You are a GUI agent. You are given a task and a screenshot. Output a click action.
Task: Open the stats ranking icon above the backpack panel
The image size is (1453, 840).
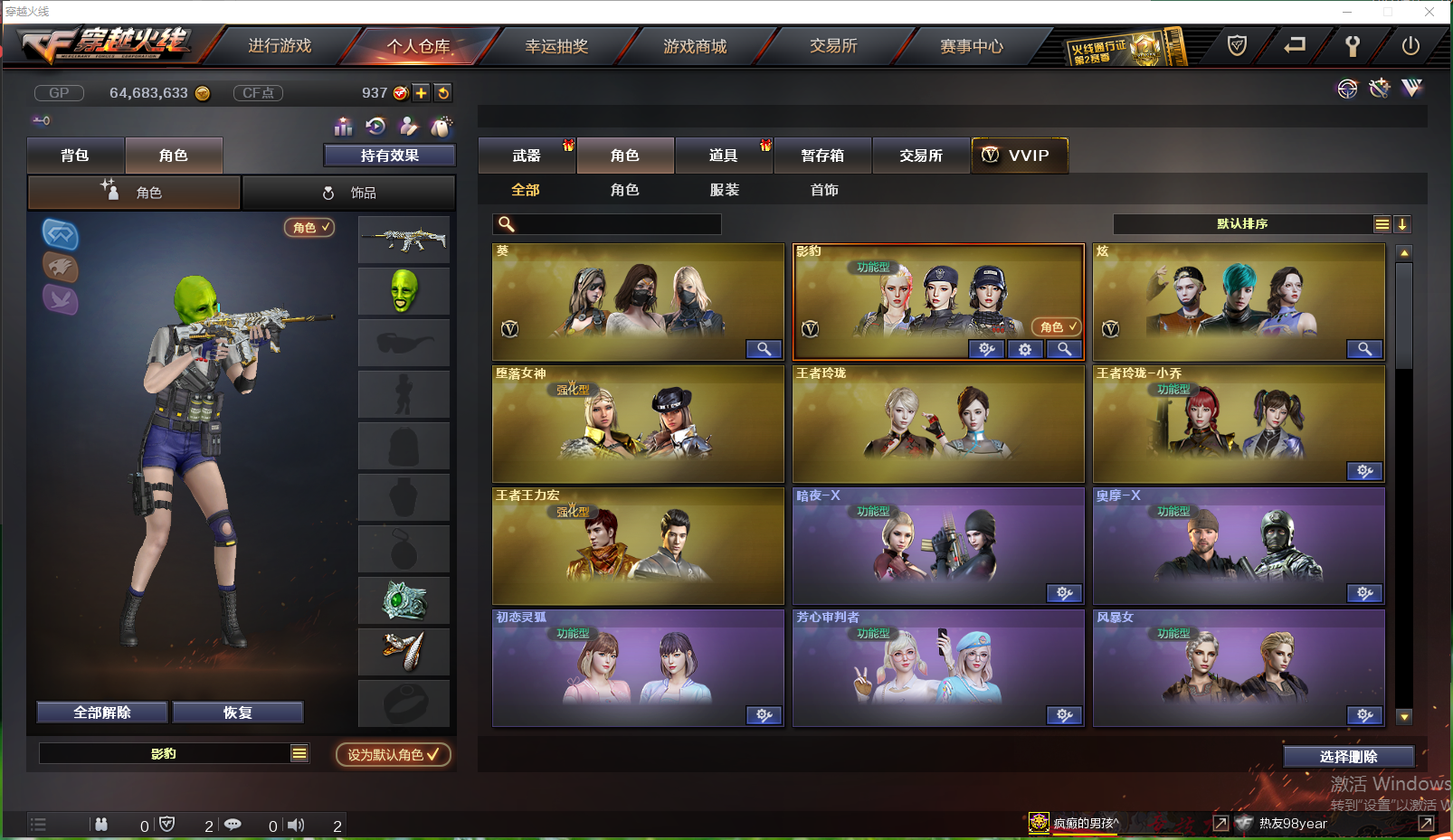(x=344, y=127)
